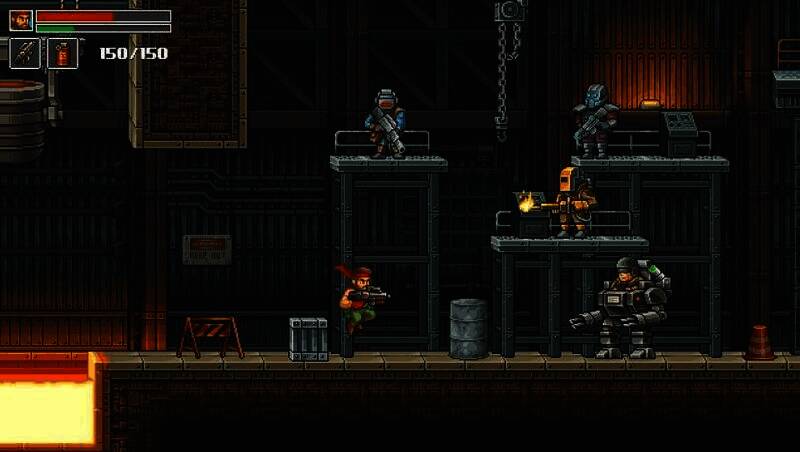Viewport: 800px width, 452px height.
Task: Select the rifle weapon slot
Action: (24, 53)
